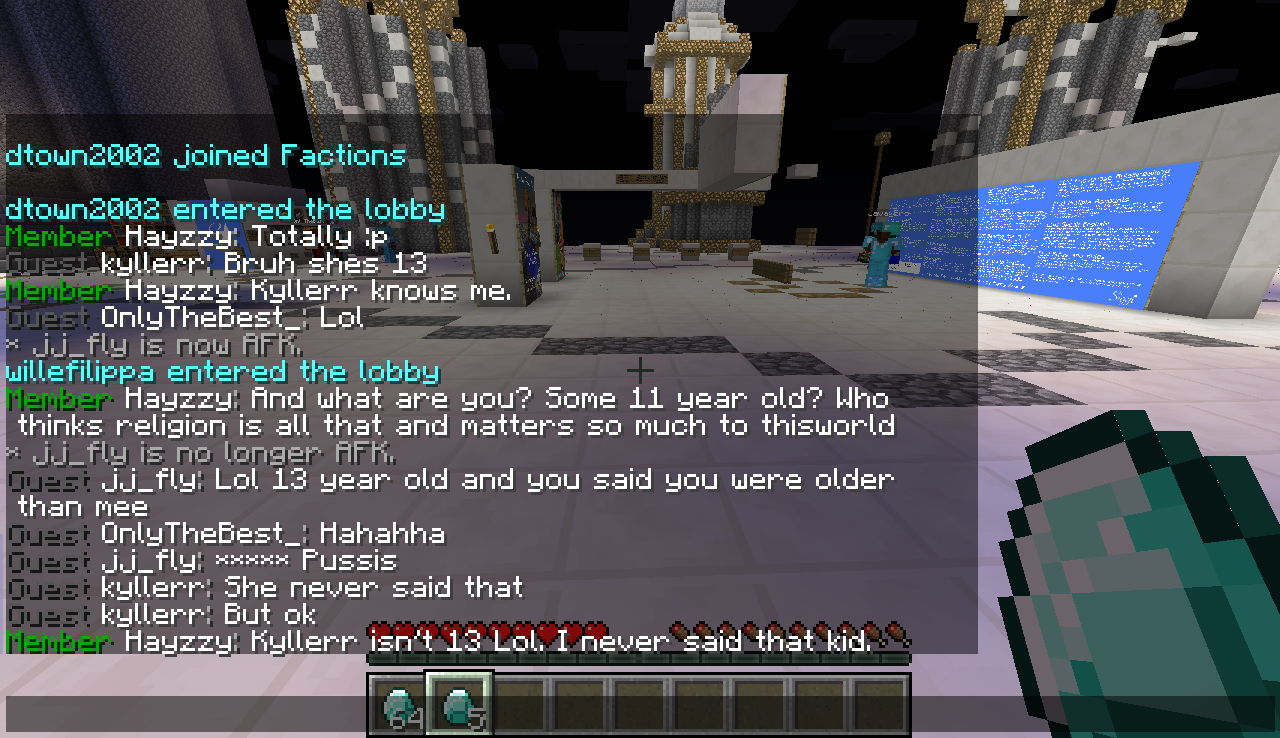Viewport: 1280px width, 738px height.
Task: Select the hotbar slot with 64 diamonds
Action: [x=399, y=705]
